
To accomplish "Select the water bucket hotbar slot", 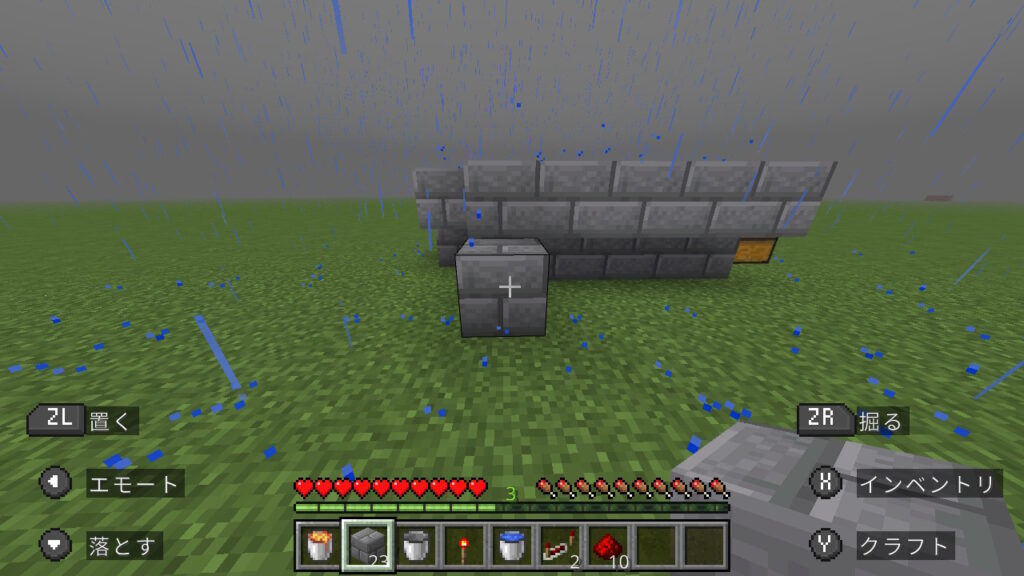I will coord(512,546).
